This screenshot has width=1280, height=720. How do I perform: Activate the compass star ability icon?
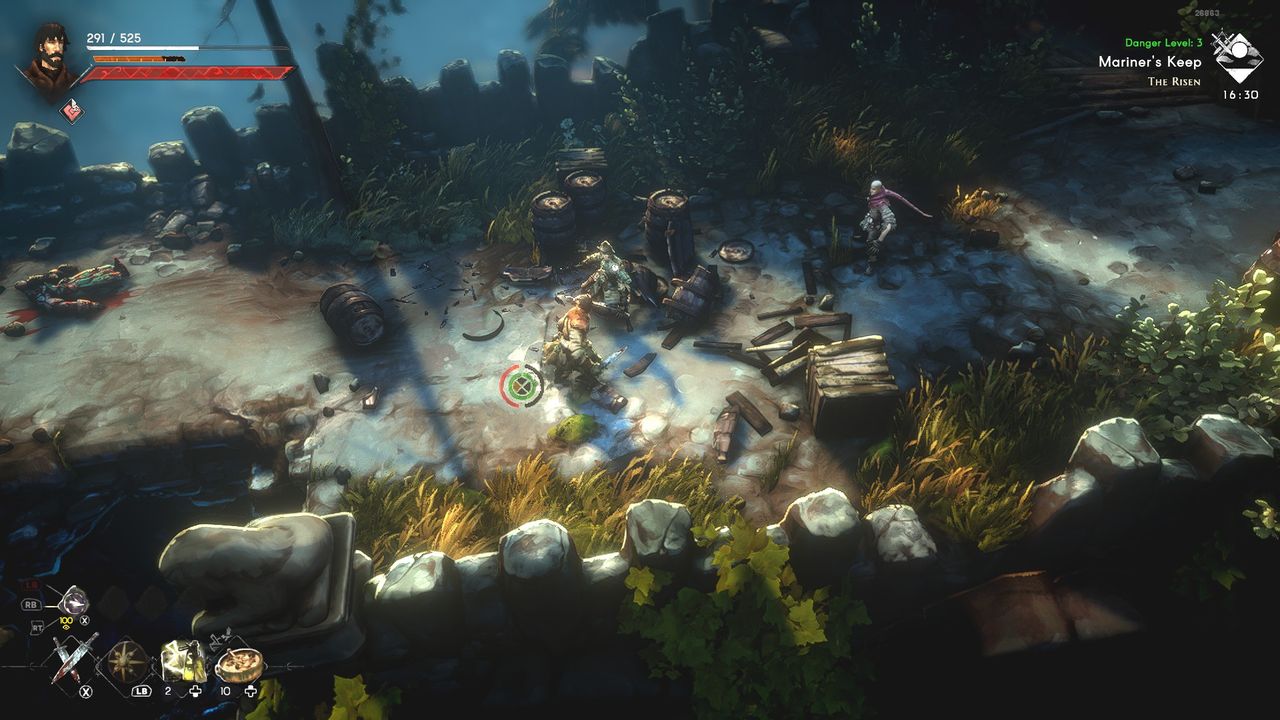[x=128, y=662]
